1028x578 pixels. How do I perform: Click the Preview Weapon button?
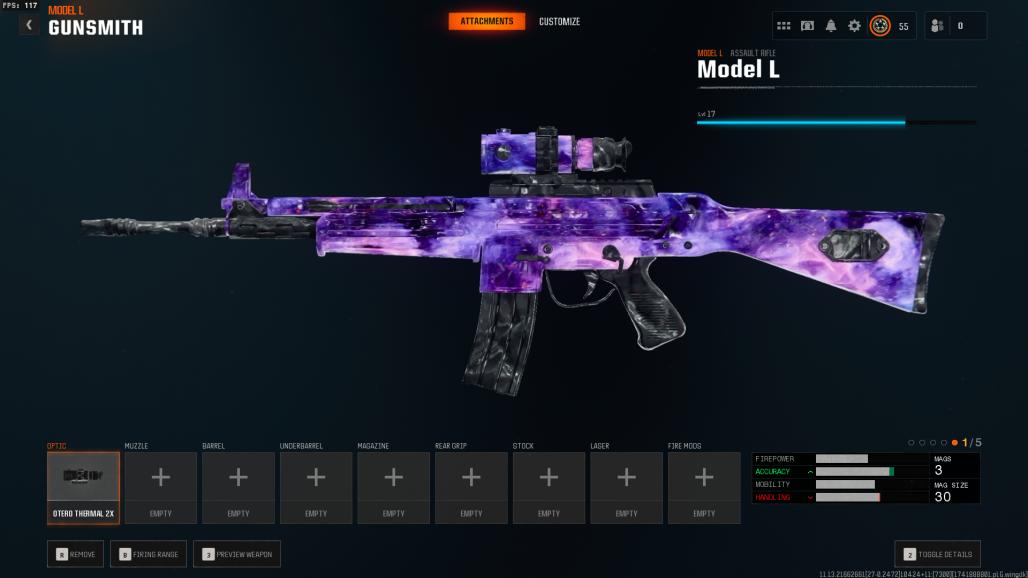pos(237,554)
